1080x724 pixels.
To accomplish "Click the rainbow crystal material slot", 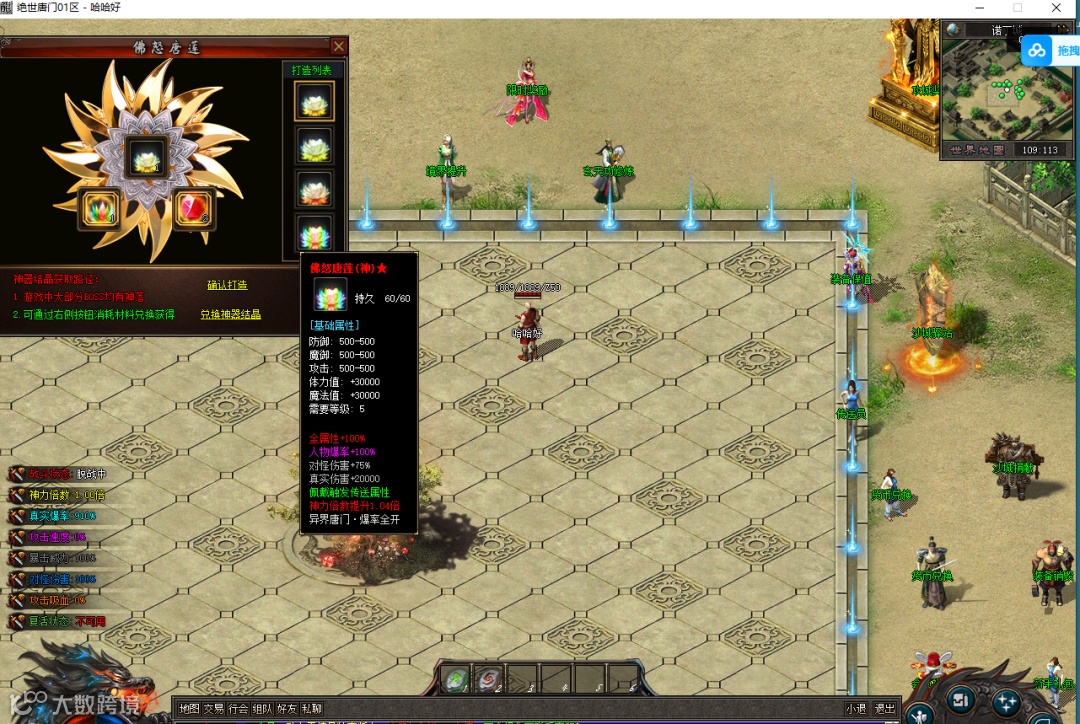I will click(x=99, y=207).
